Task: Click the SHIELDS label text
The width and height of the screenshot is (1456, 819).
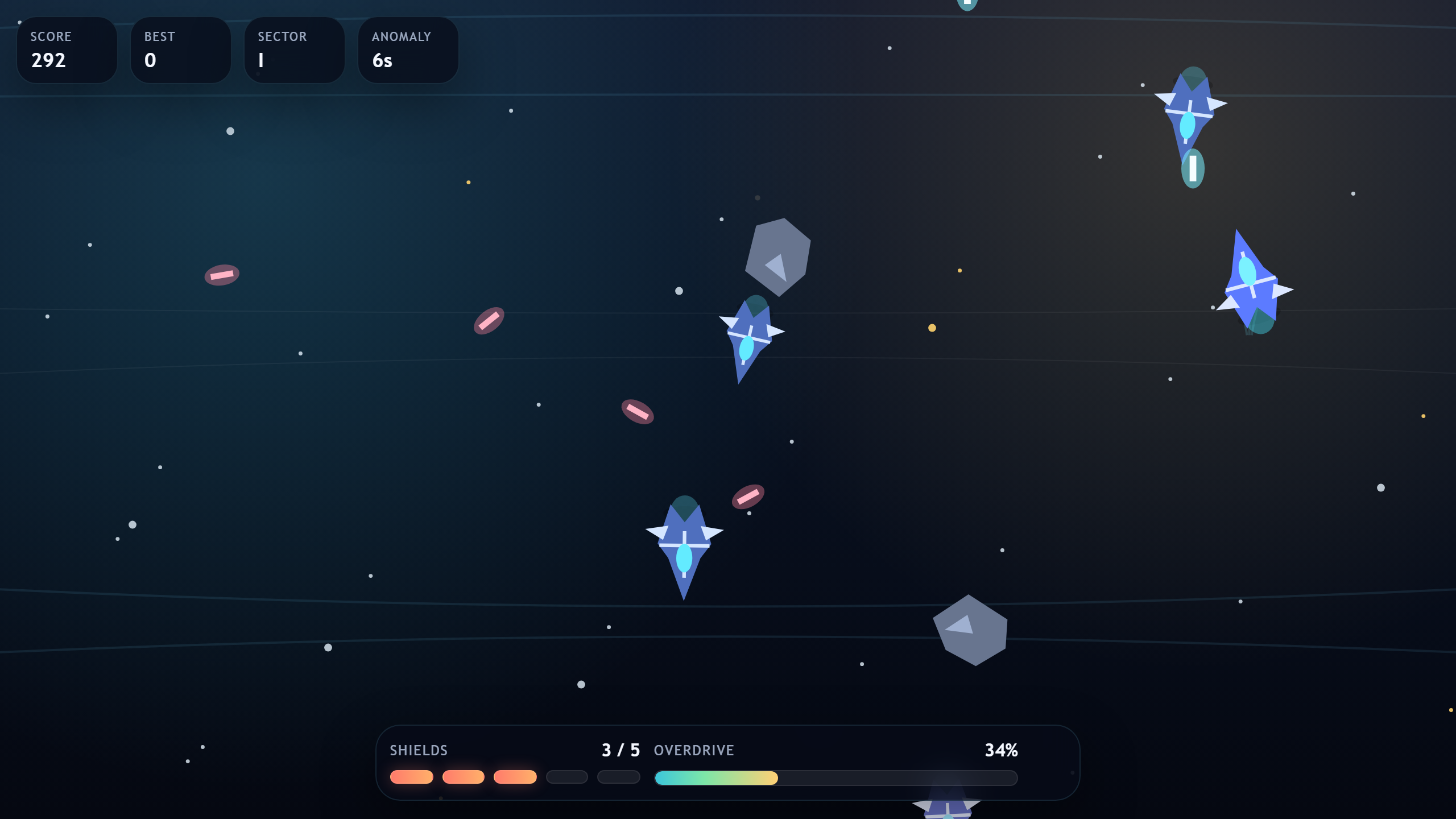Action: pyautogui.click(x=419, y=750)
